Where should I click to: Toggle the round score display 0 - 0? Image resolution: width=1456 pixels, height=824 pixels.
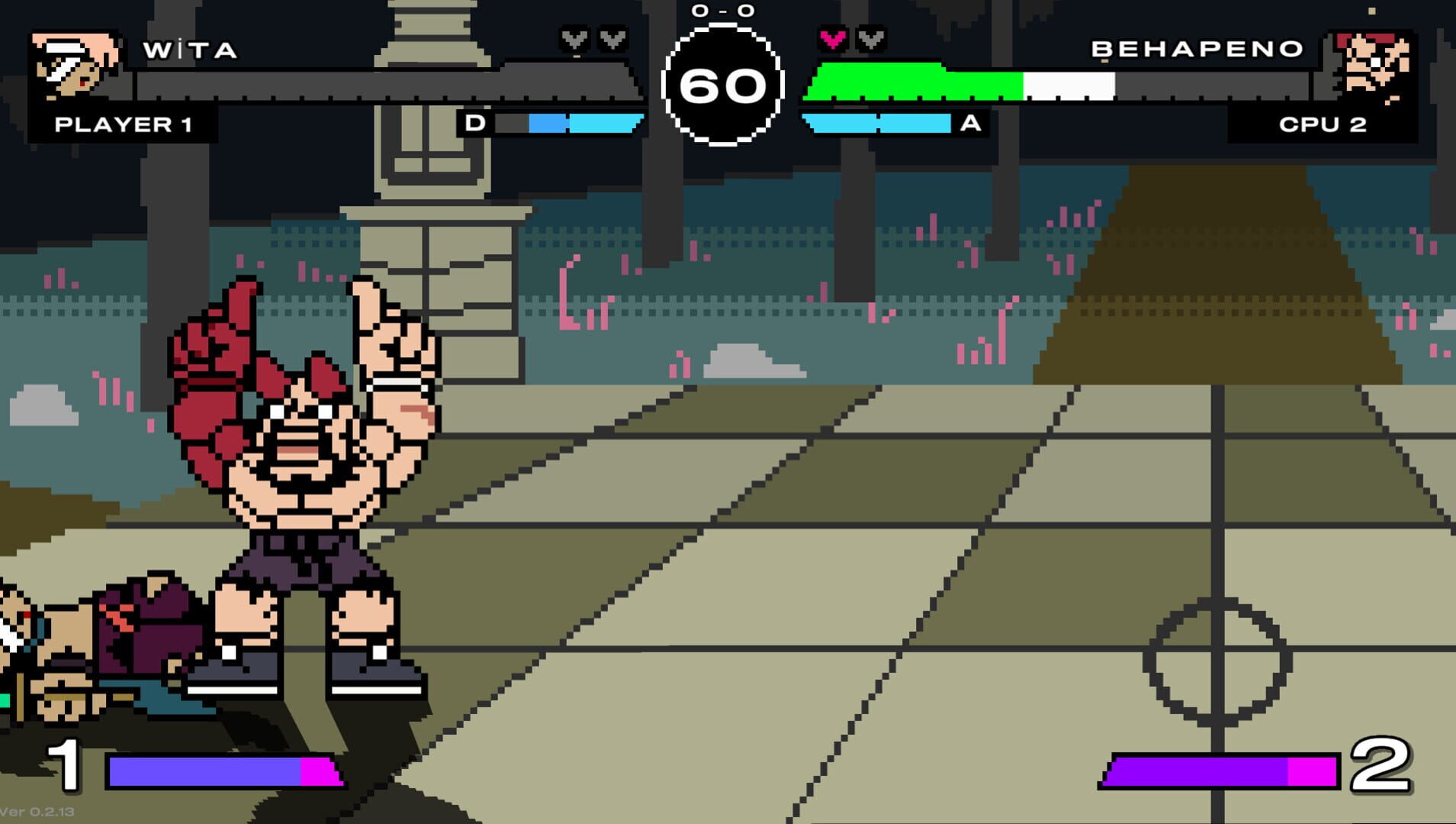[723, 11]
